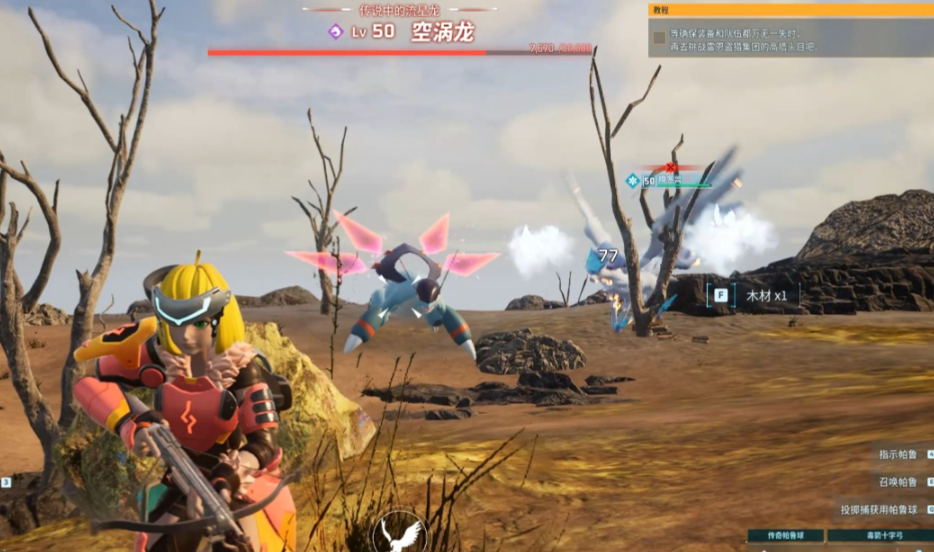The width and height of the screenshot is (934, 552).
Task: Click the ice element icon on Pal nameplate
Action: tap(632, 181)
